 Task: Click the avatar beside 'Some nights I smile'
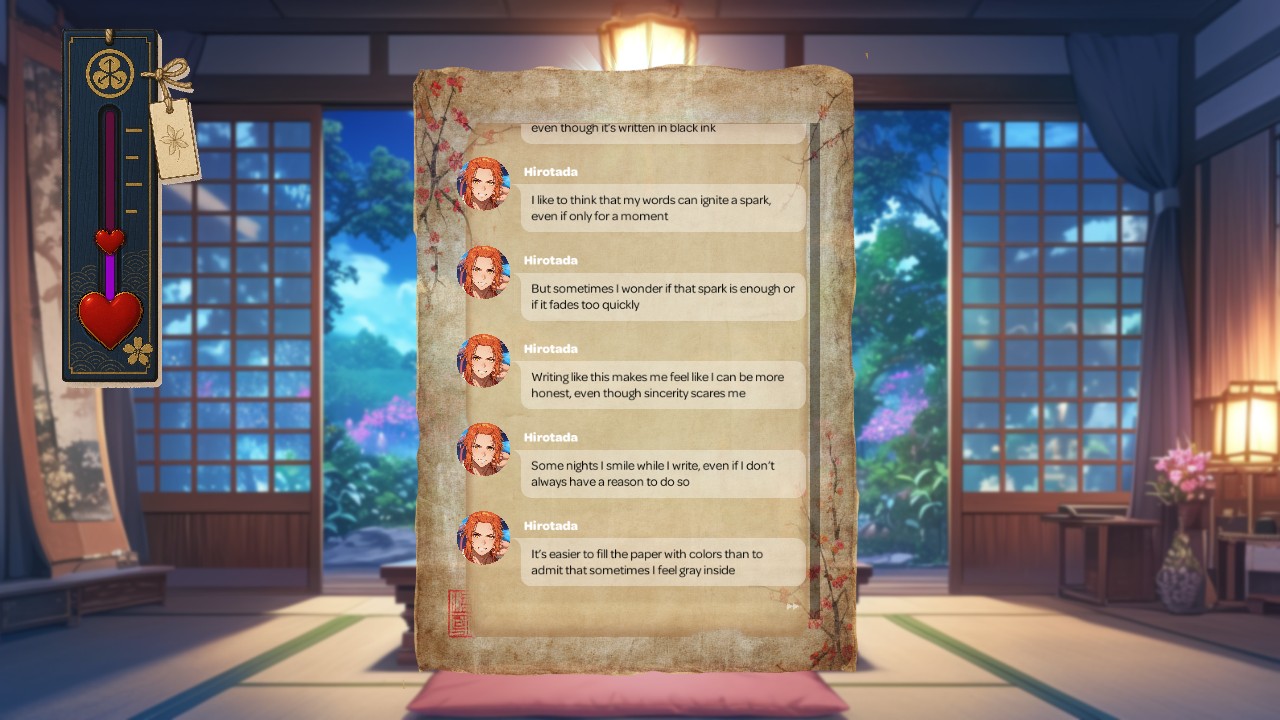coord(486,451)
